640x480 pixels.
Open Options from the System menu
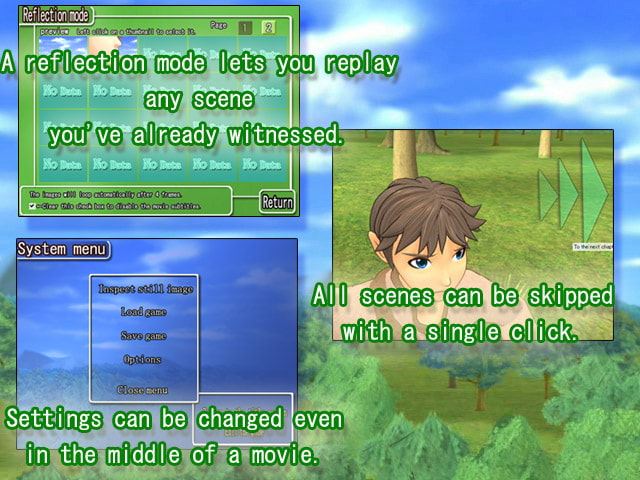144,359
